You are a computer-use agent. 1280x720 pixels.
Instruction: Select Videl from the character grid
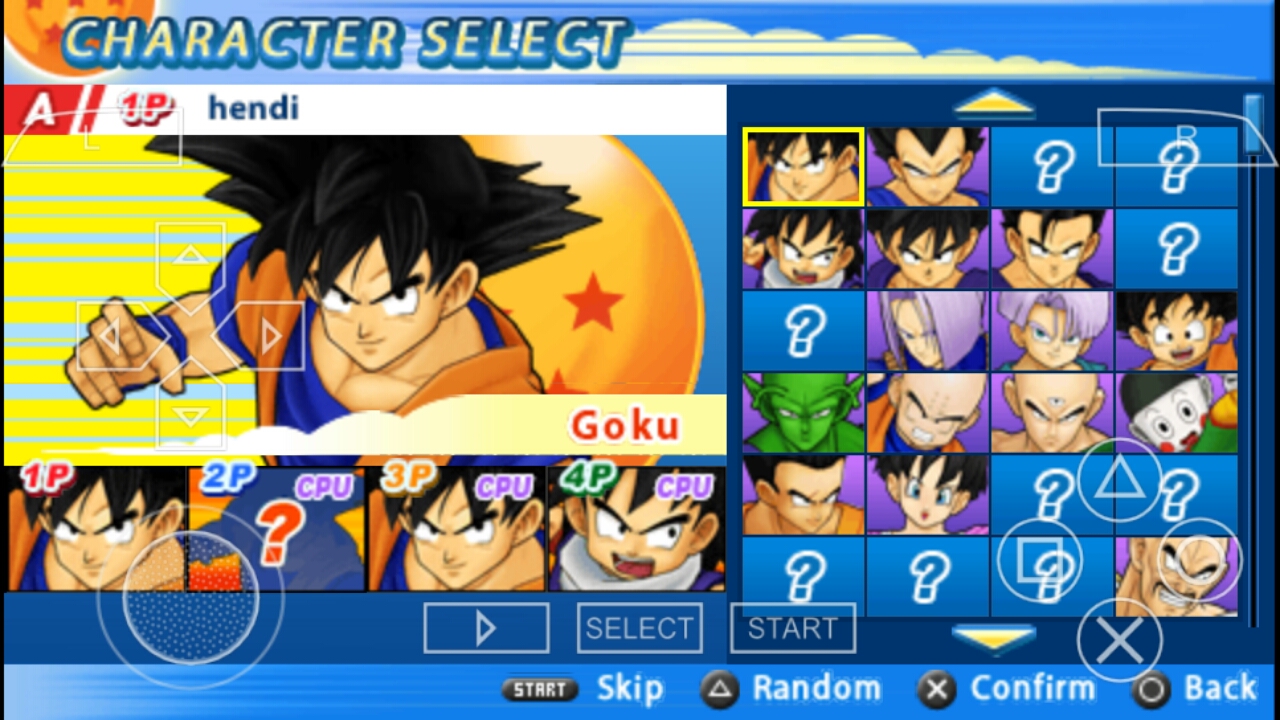[926, 492]
